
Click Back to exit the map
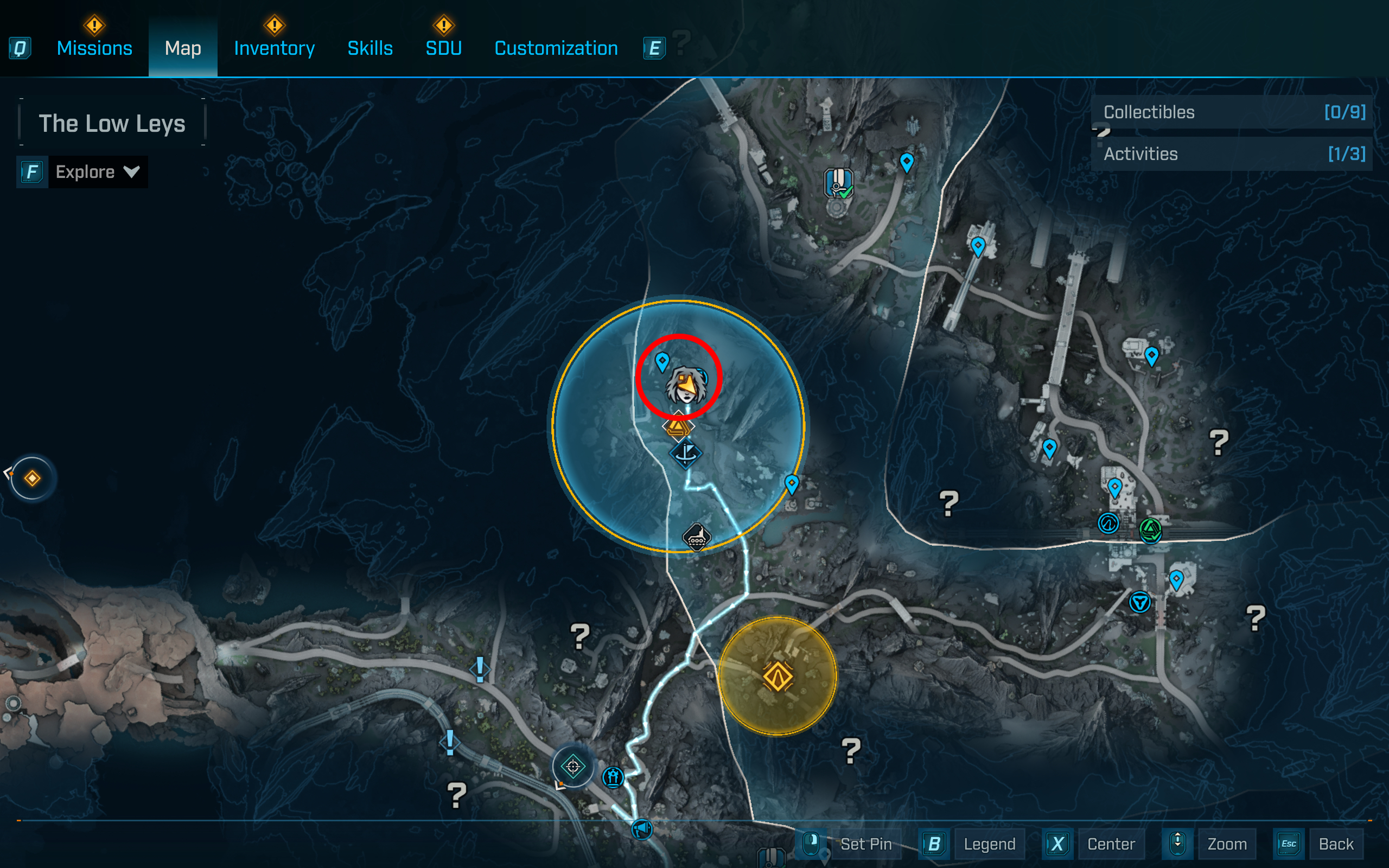(1337, 844)
